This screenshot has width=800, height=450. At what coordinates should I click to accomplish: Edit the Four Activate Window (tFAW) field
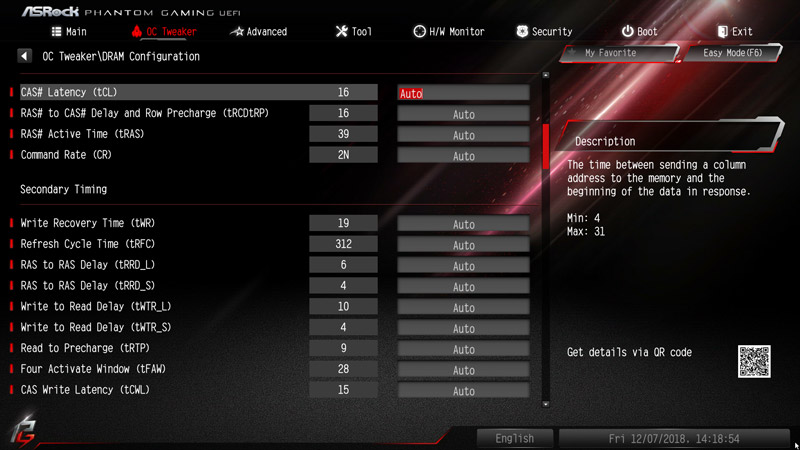click(463, 370)
